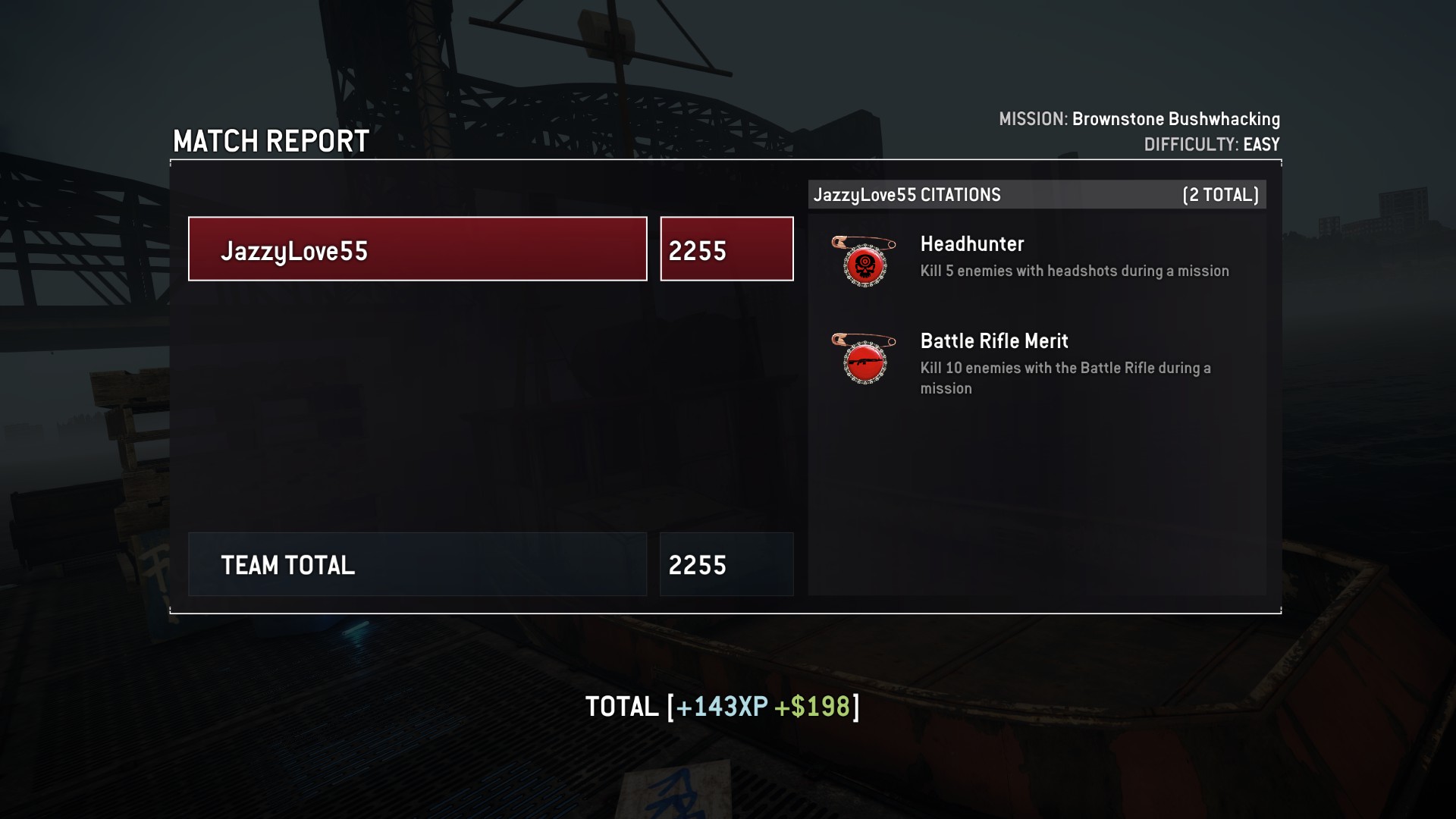Select the JazzyLove55 player row
1456x819 pixels.
coord(417,249)
